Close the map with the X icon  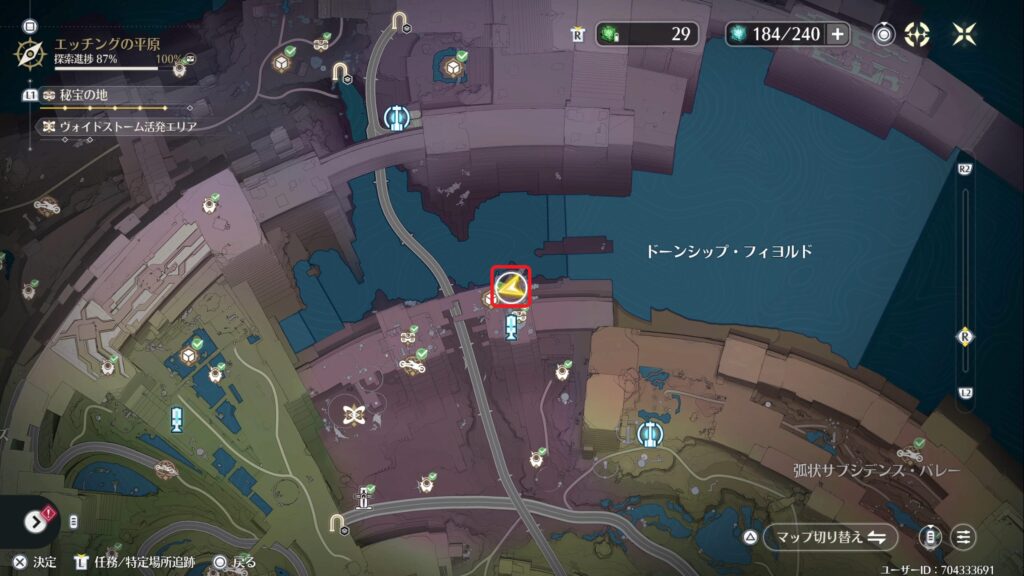pos(965,34)
